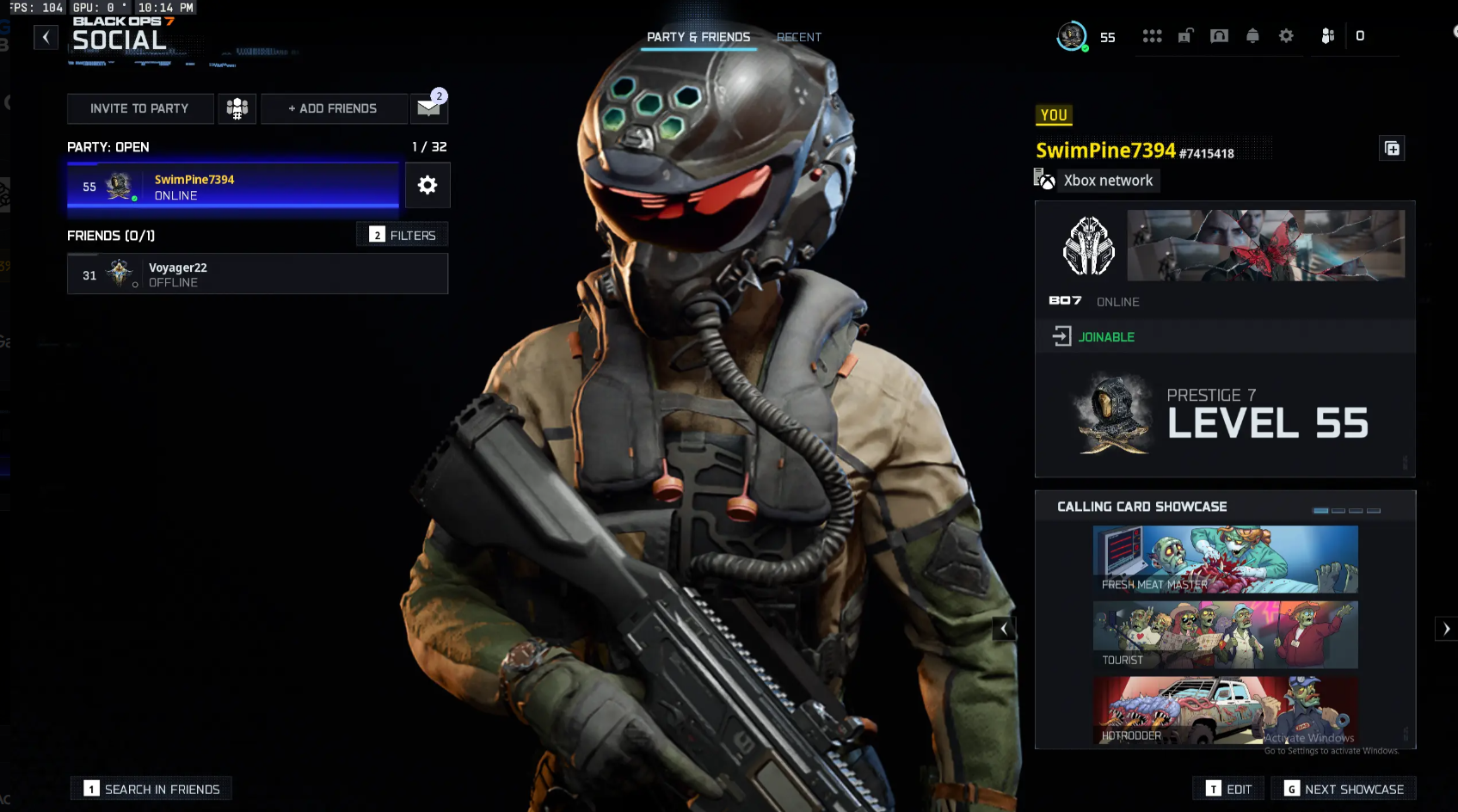Open the mail inbox with 2 unread messages
This screenshot has width=1458, height=812.
tap(428, 108)
